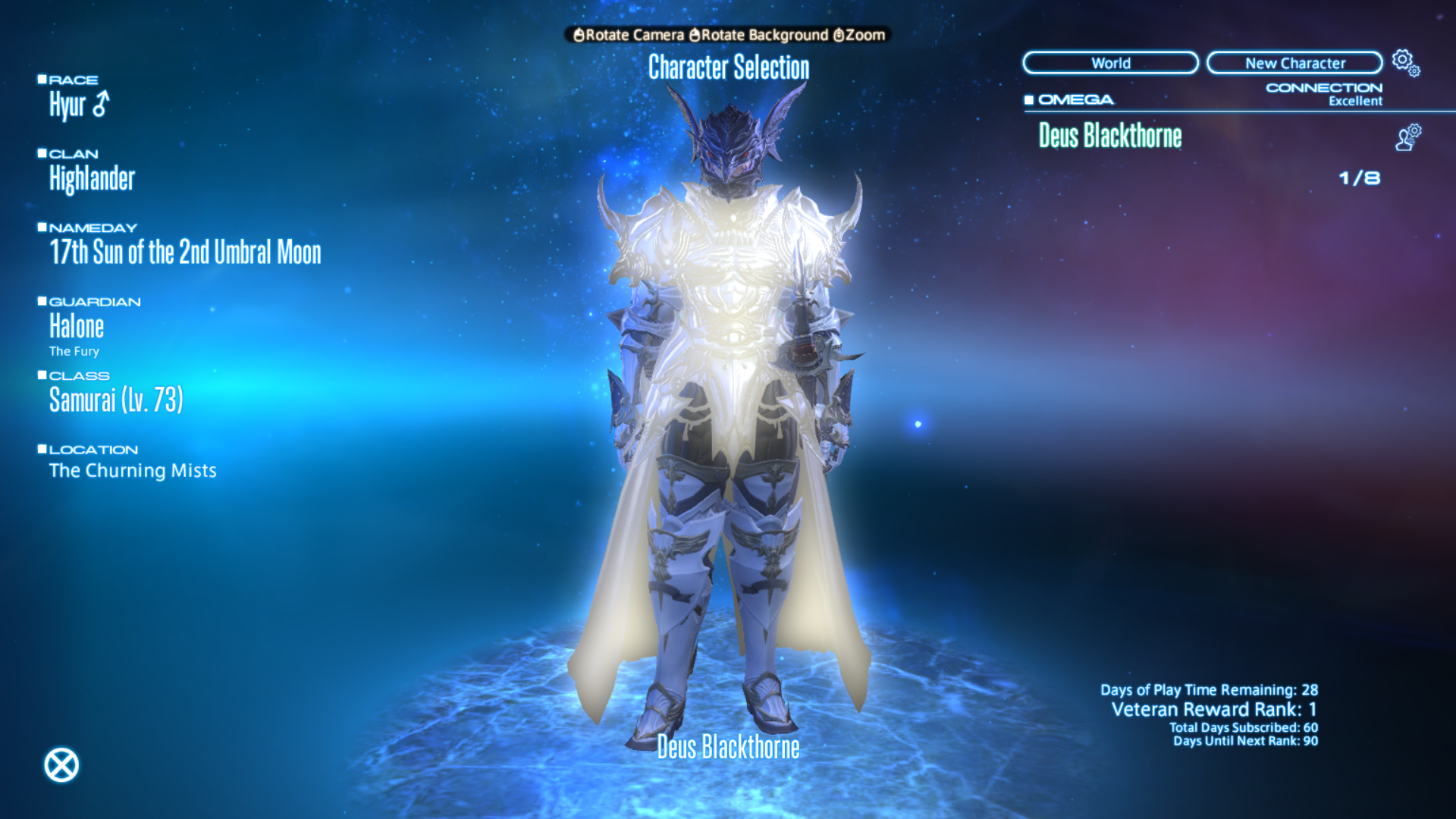Click the Zoom mouse icon
1456x819 pixels.
pos(838,35)
